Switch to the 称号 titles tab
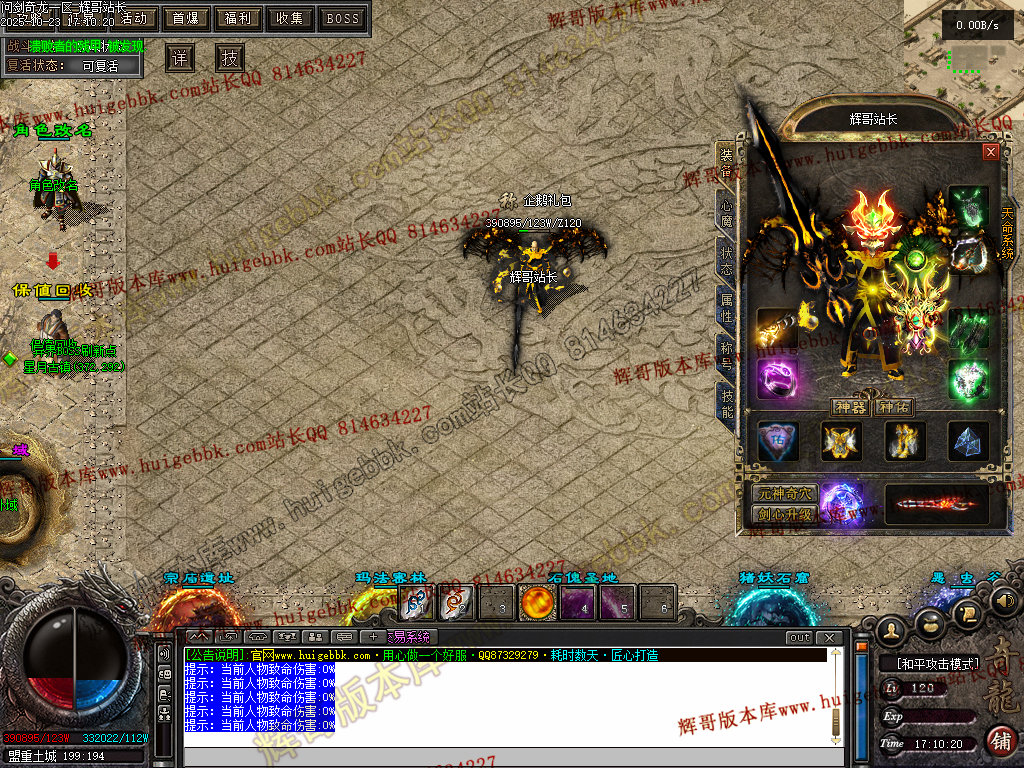 coord(727,355)
